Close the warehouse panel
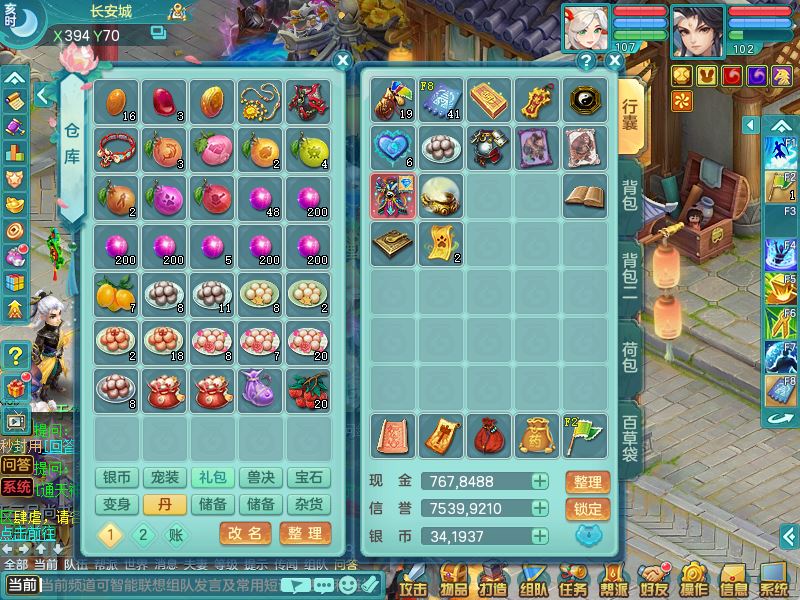The width and height of the screenshot is (800, 600). 342,61
